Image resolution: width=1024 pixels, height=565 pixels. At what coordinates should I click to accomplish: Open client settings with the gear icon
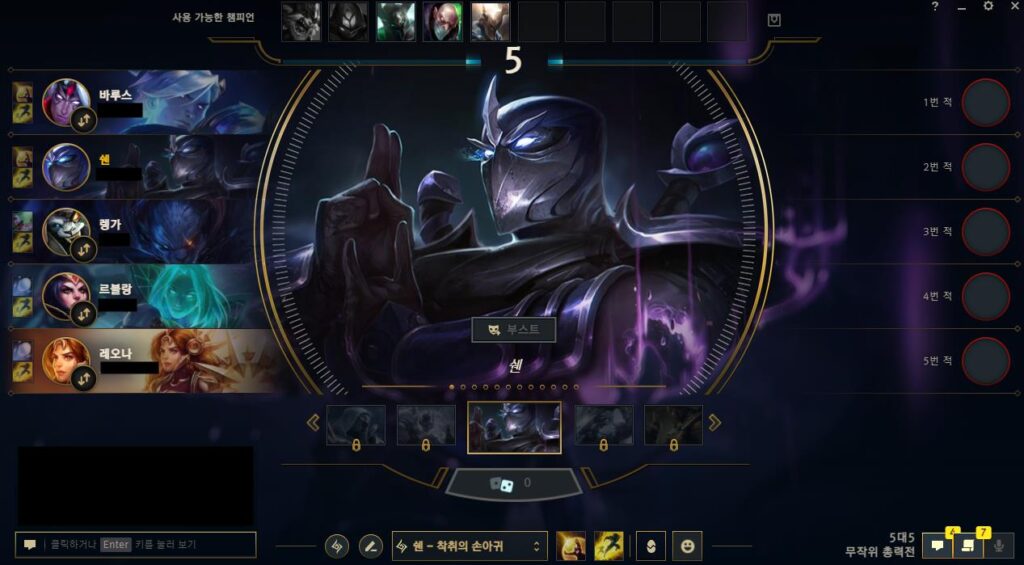pyautogui.click(x=988, y=7)
